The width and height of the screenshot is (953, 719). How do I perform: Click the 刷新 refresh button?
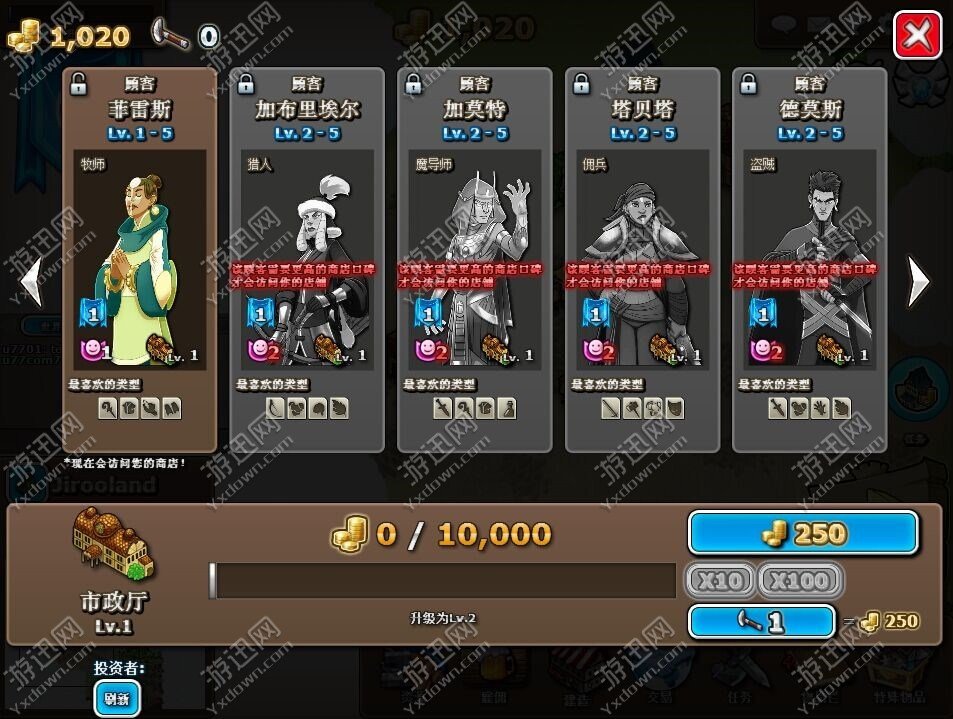click(117, 698)
